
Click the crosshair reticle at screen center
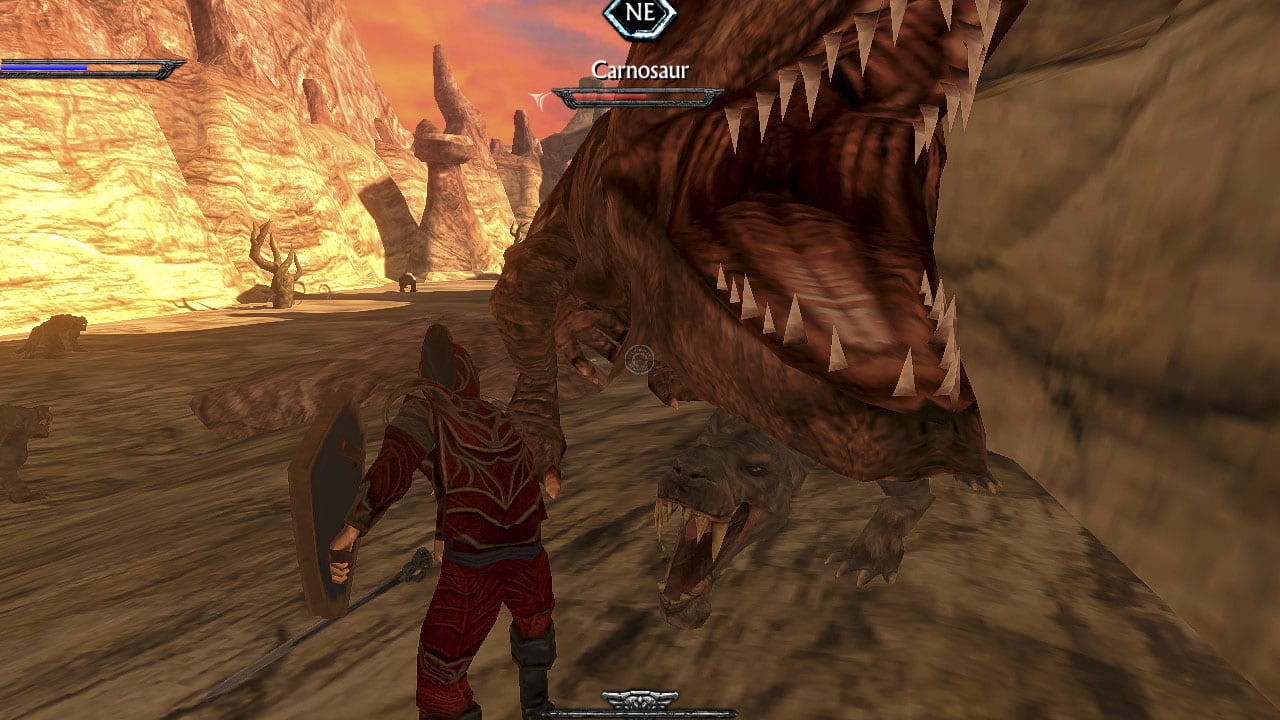click(x=638, y=358)
